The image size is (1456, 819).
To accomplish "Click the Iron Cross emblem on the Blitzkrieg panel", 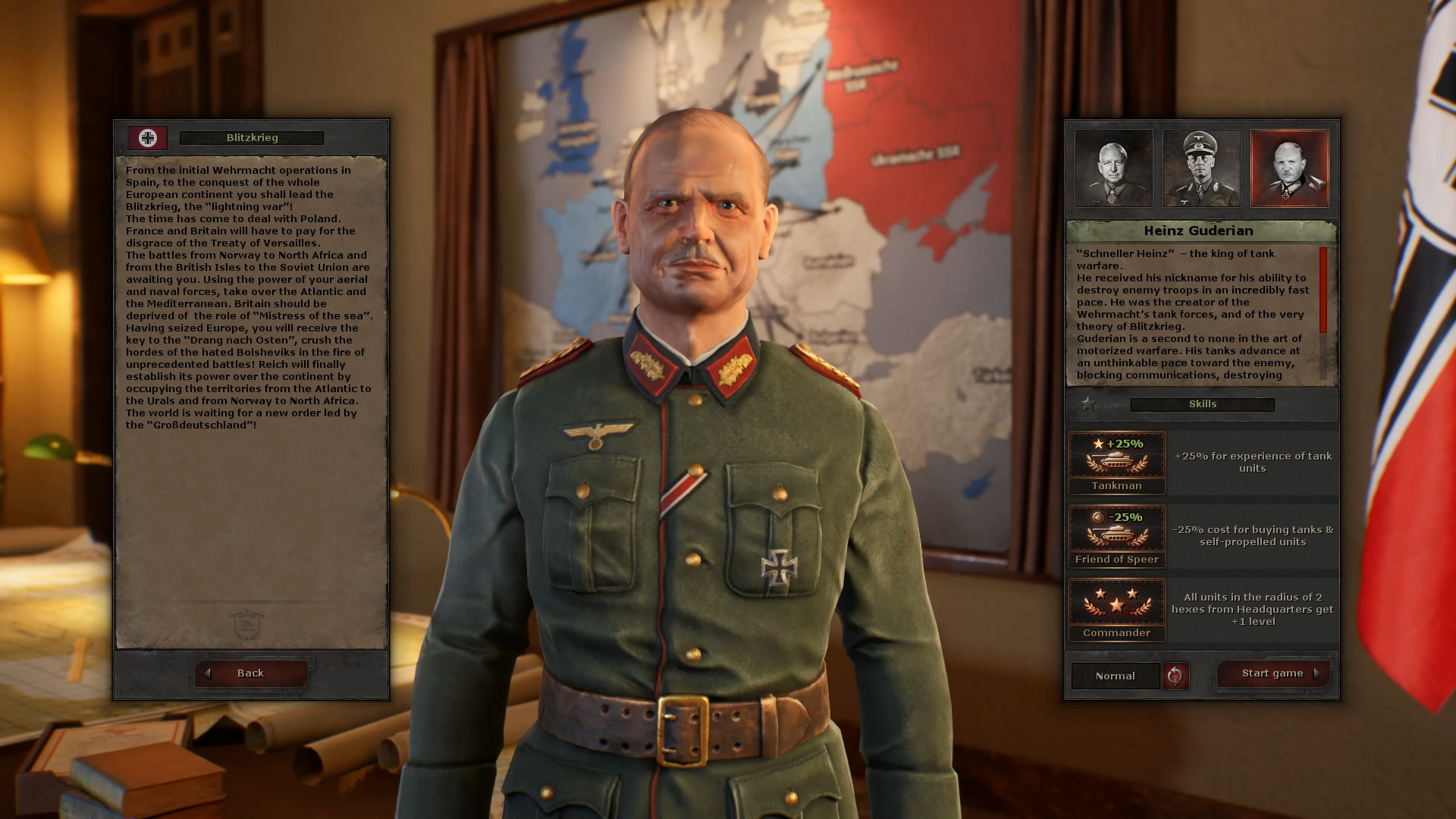I will (147, 139).
